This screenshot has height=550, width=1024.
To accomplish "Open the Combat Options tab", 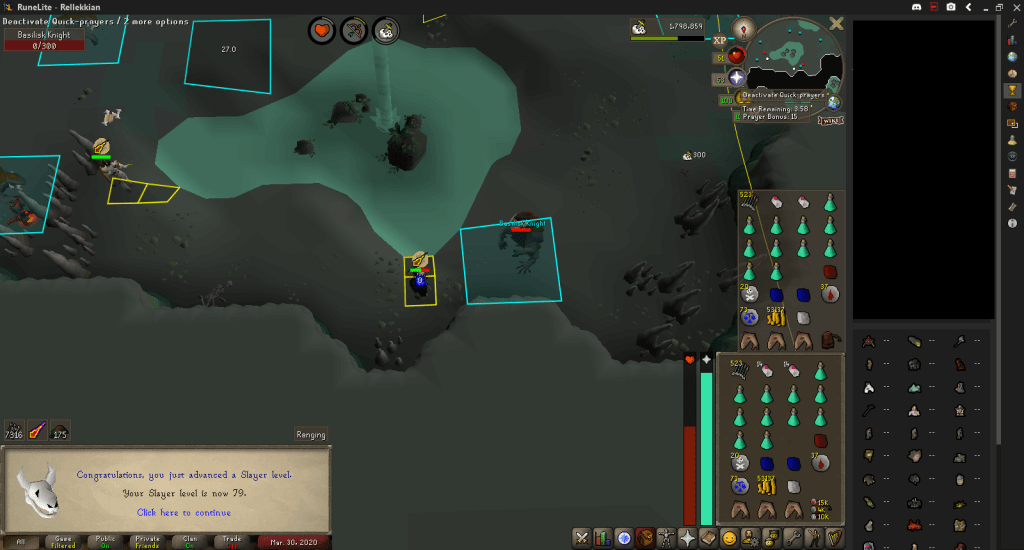I will (x=581, y=538).
